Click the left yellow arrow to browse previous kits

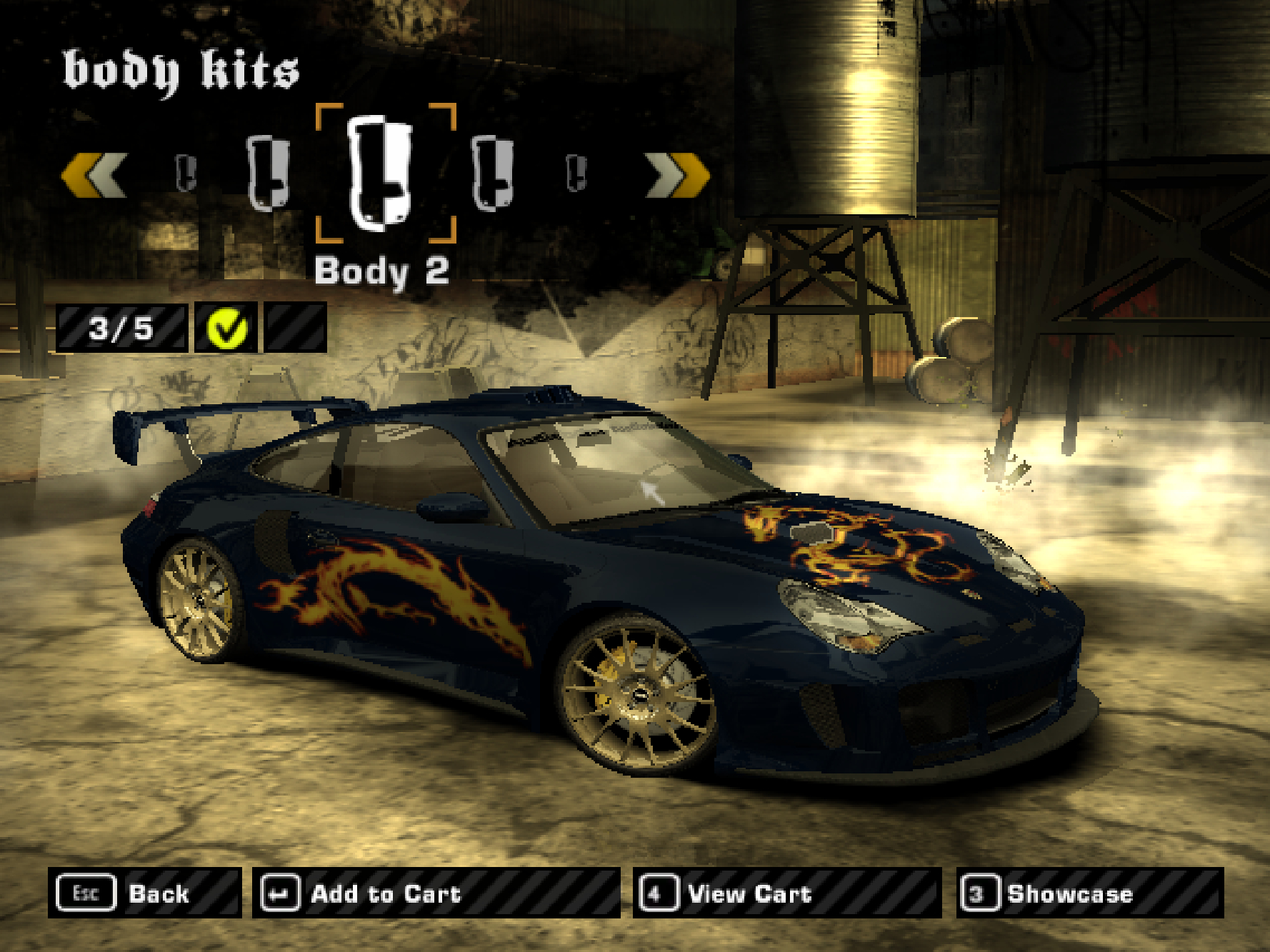point(94,174)
